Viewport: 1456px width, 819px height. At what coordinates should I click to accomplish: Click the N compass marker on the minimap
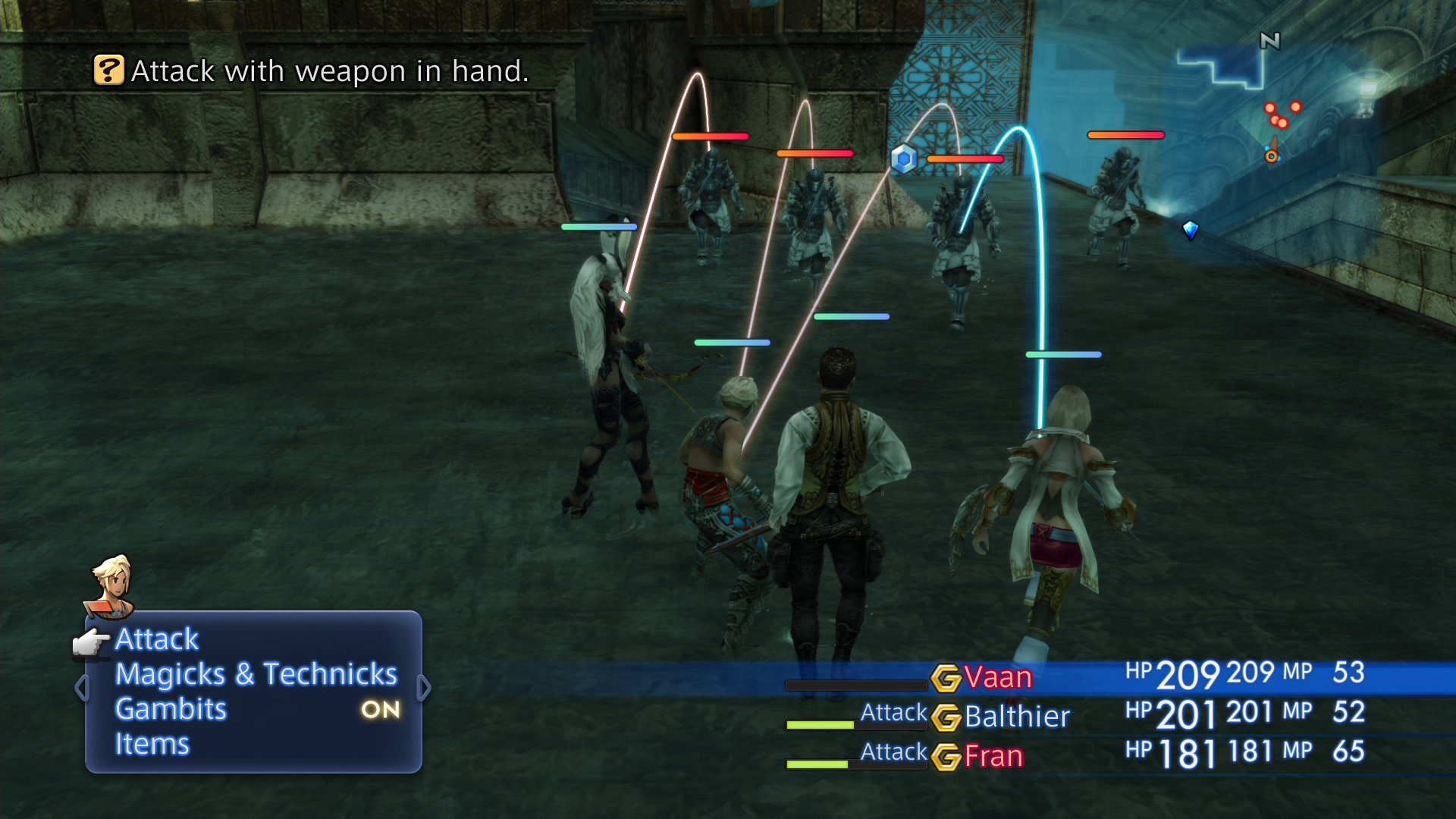point(1270,42)
